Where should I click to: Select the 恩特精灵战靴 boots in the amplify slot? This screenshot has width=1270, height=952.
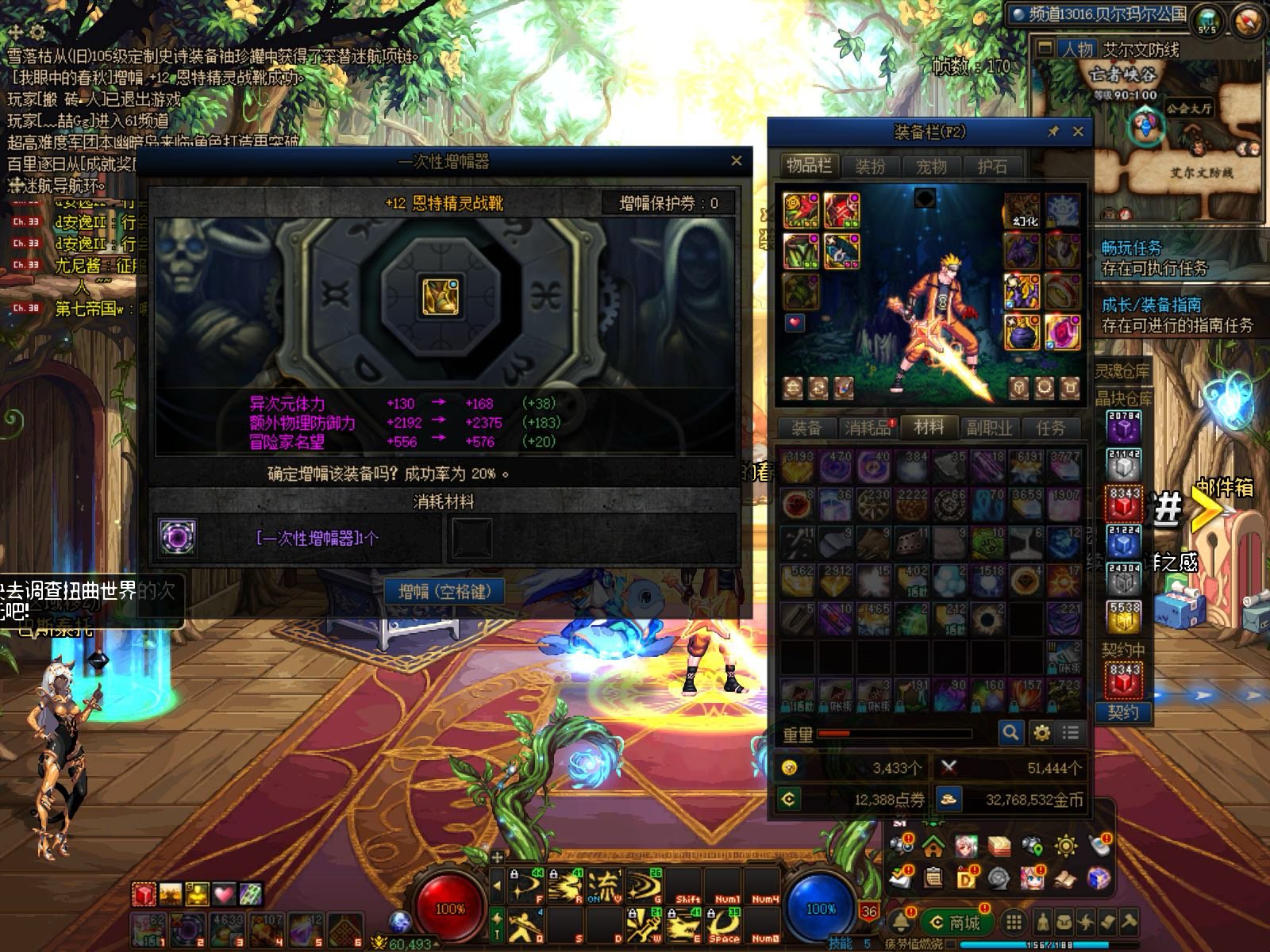[x=441, y=297]
